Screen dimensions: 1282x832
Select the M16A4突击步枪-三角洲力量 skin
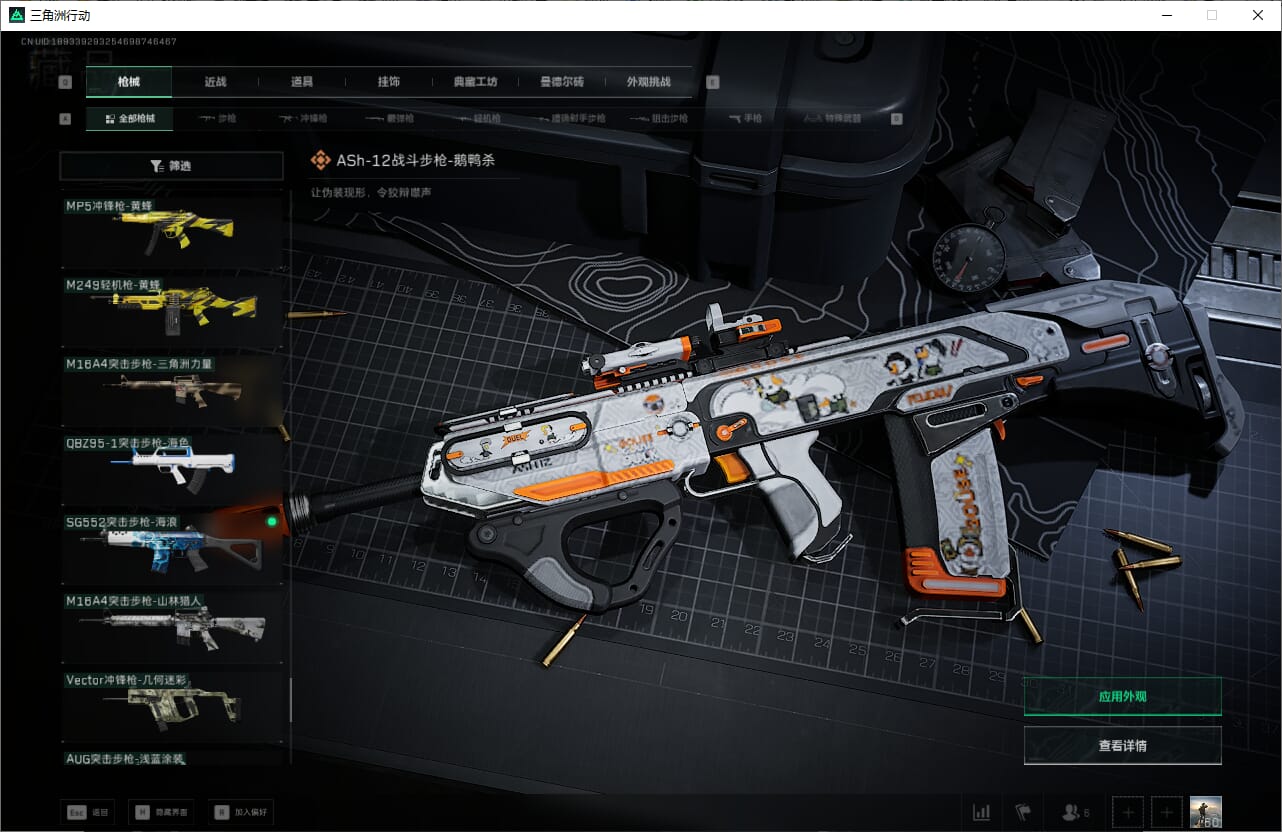click(172, 390)
